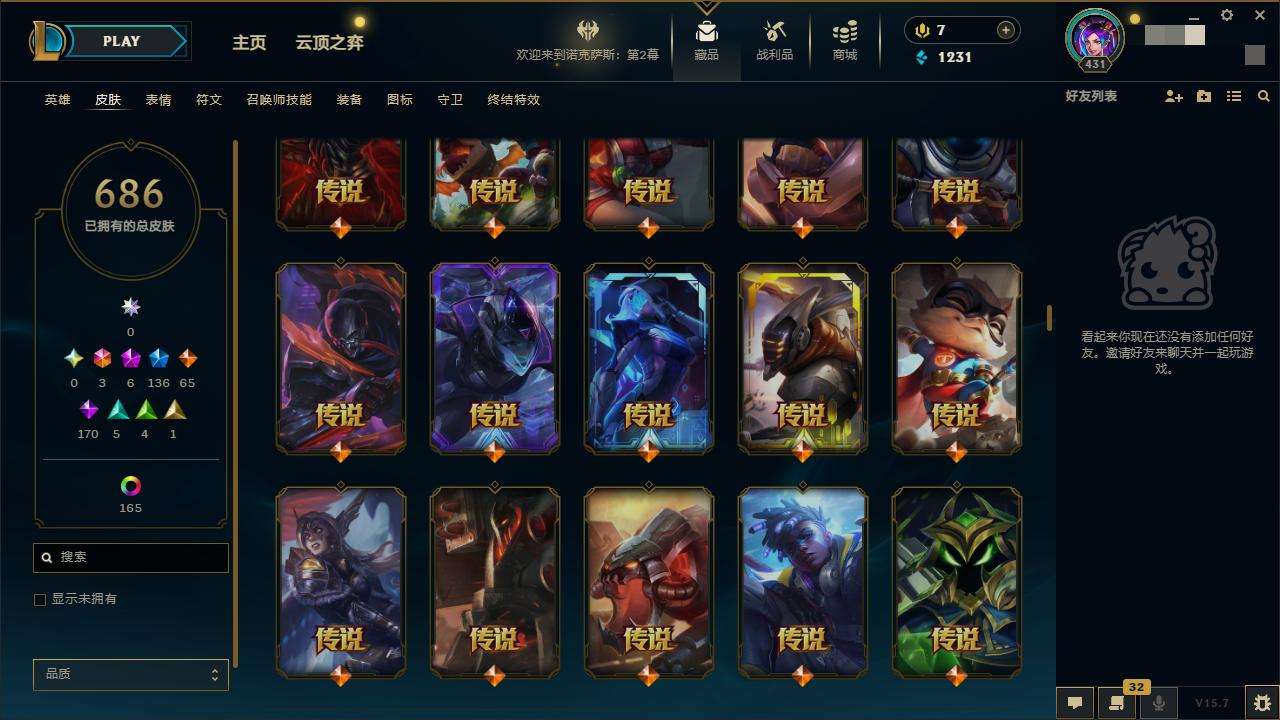Open client settings gear icon
The image size is (1280, 720).
pyautogui.click(x=1227, y=15)
